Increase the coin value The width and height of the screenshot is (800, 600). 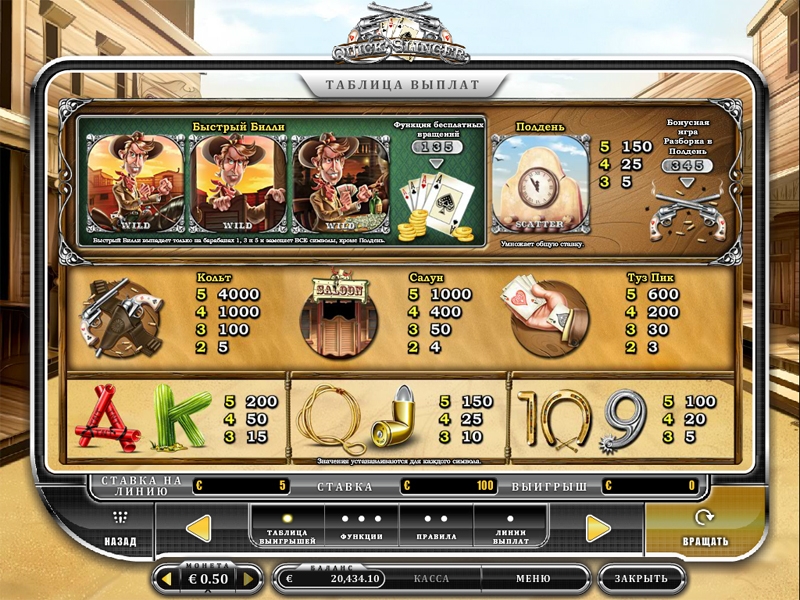click(x=251, y=579)
